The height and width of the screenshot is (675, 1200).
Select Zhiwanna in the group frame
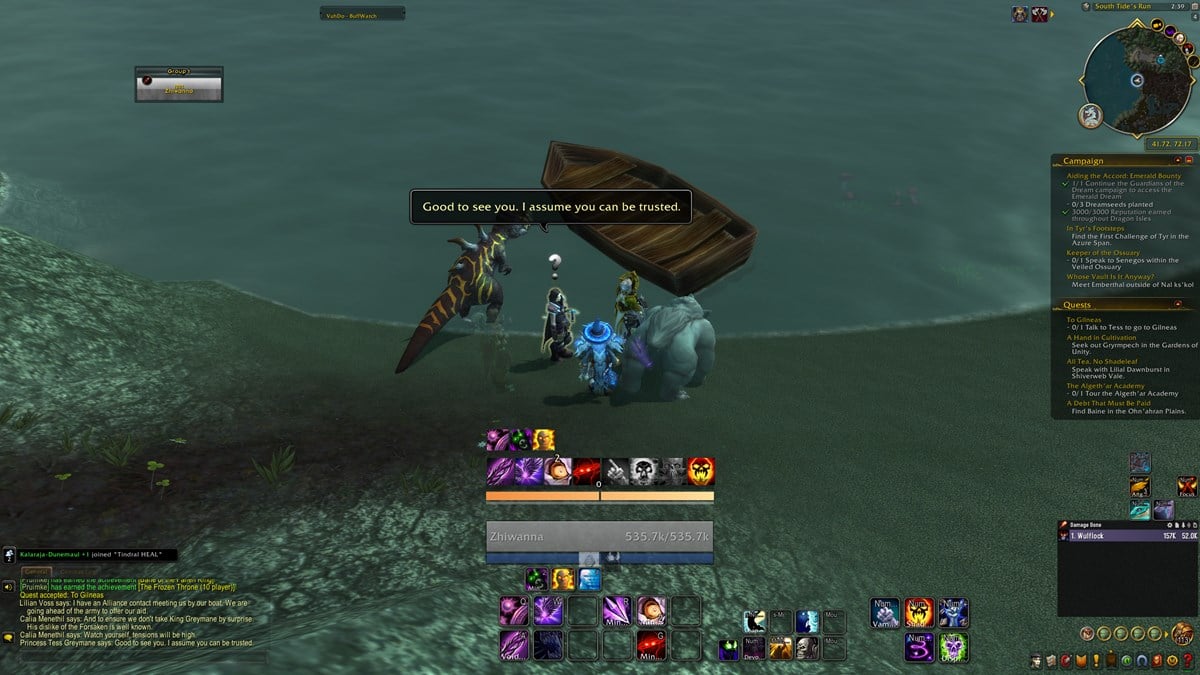[x=179, y=89]
